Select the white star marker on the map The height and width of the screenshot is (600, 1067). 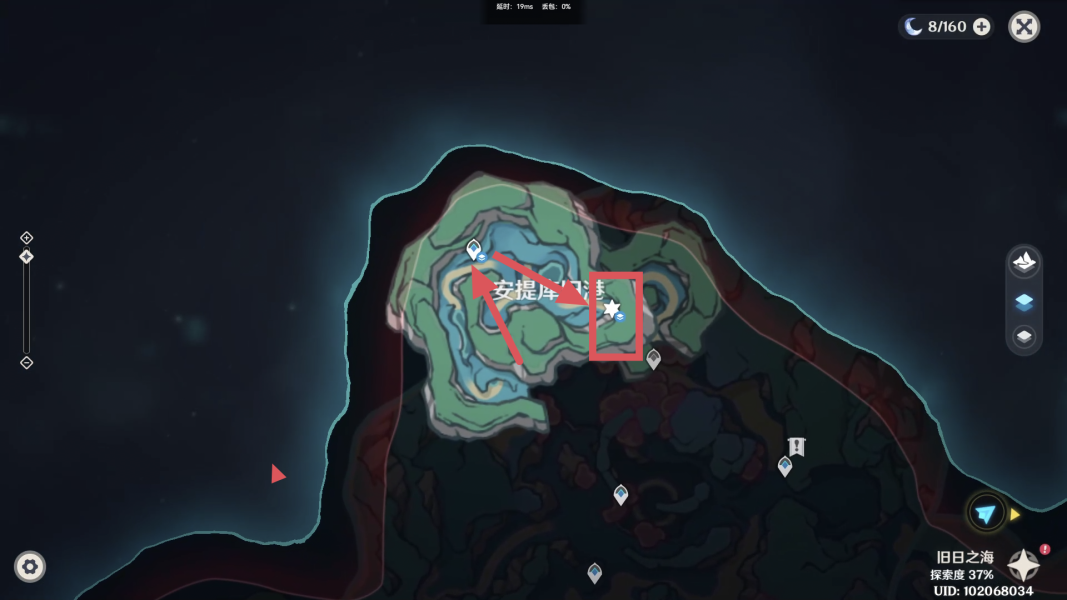(611, 309)
